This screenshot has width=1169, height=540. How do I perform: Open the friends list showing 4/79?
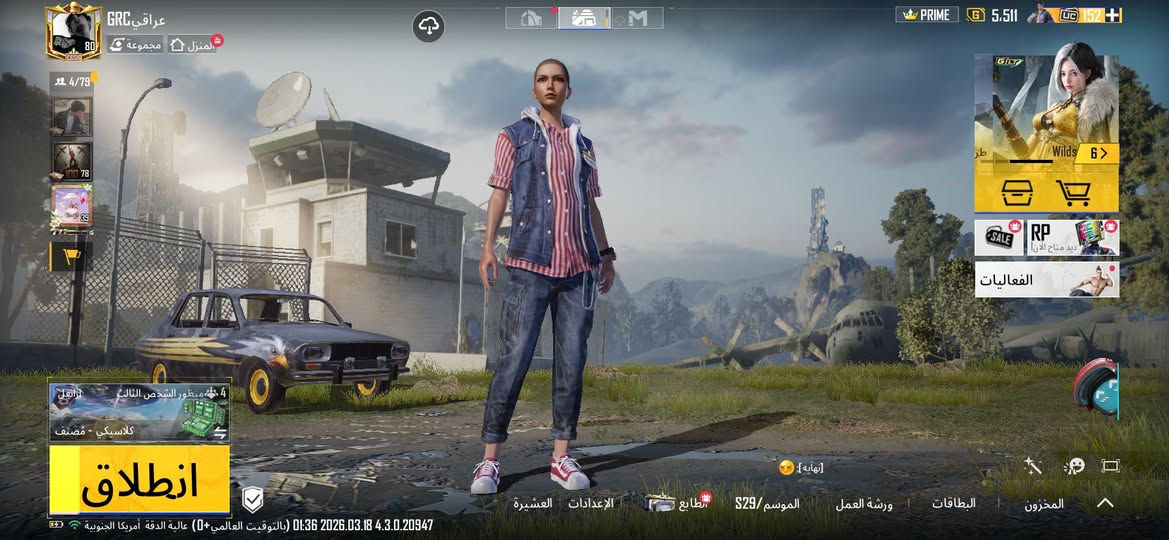click(x=72, y=82)
